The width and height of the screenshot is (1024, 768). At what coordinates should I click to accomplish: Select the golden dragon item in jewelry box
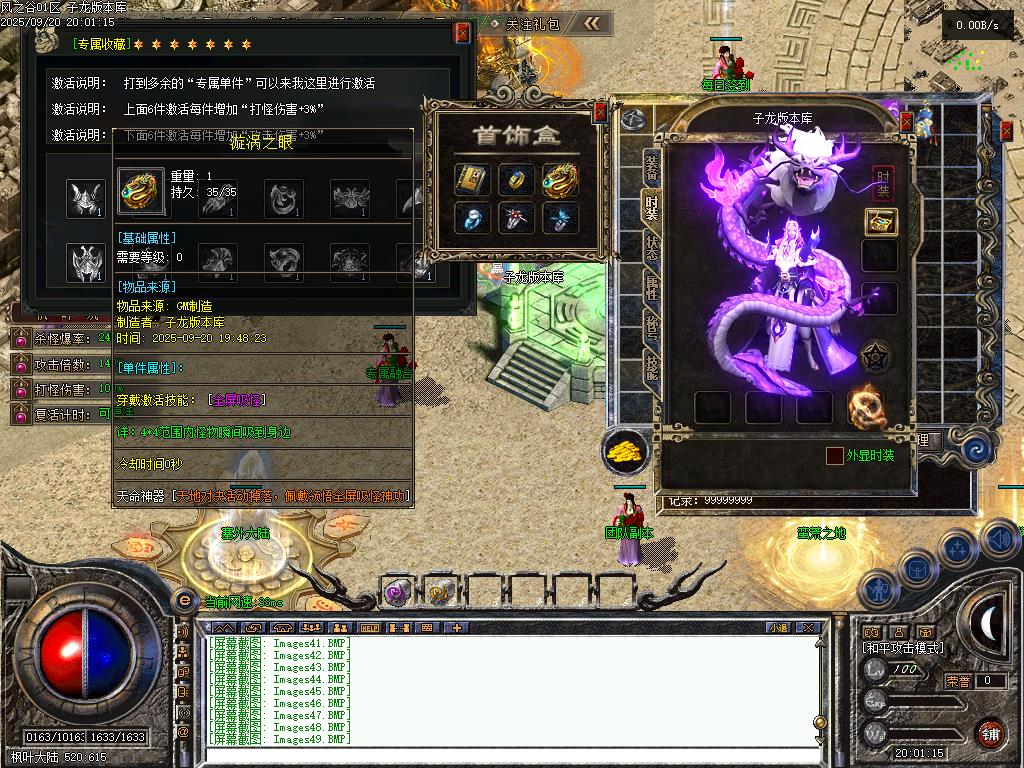560,180
